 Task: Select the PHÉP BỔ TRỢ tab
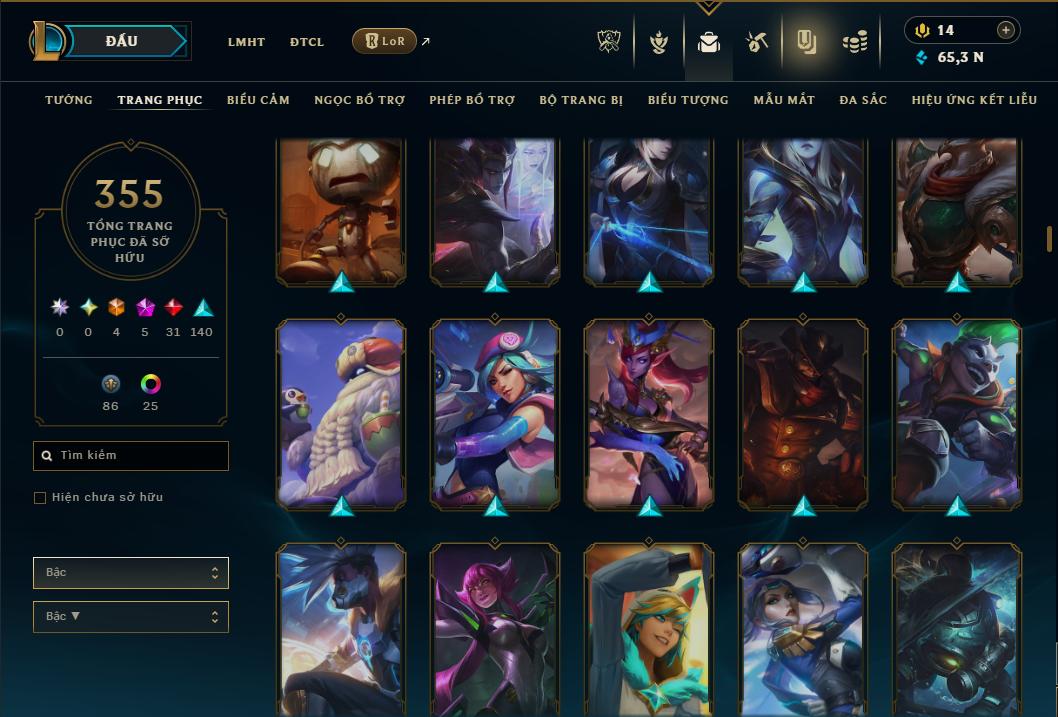472,100
